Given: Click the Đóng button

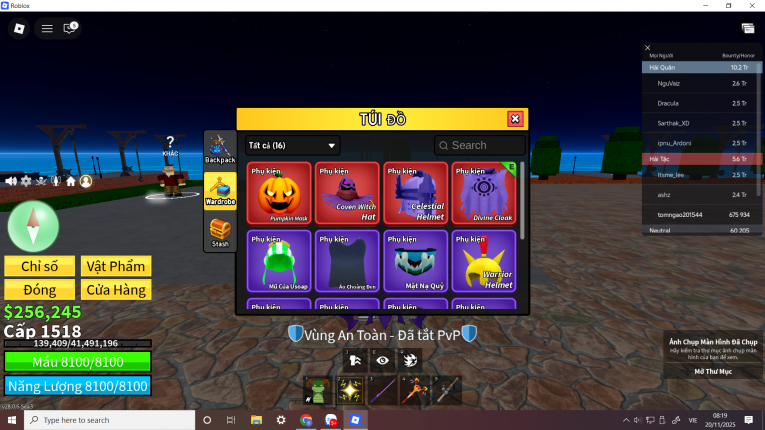Looking at the screenshot, I should (39, 290).
